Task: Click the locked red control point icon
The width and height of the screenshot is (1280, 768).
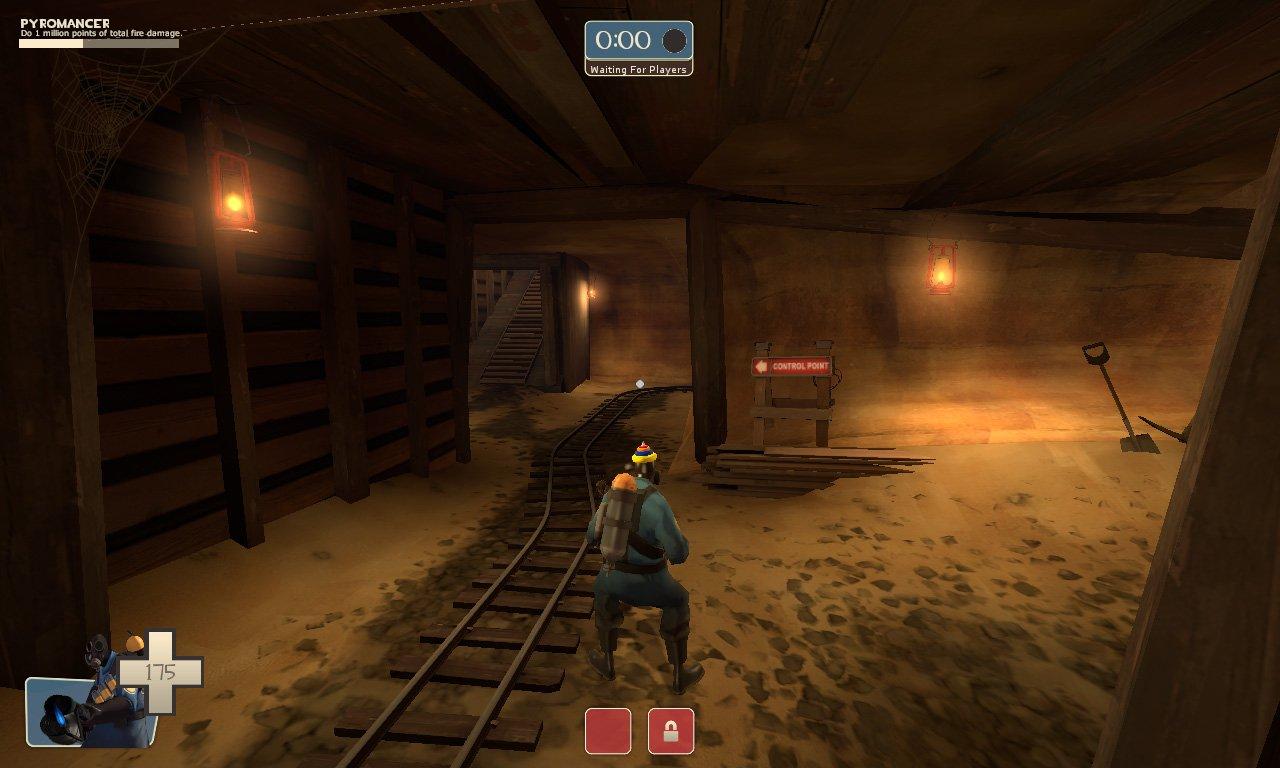Action: [670, 730]
